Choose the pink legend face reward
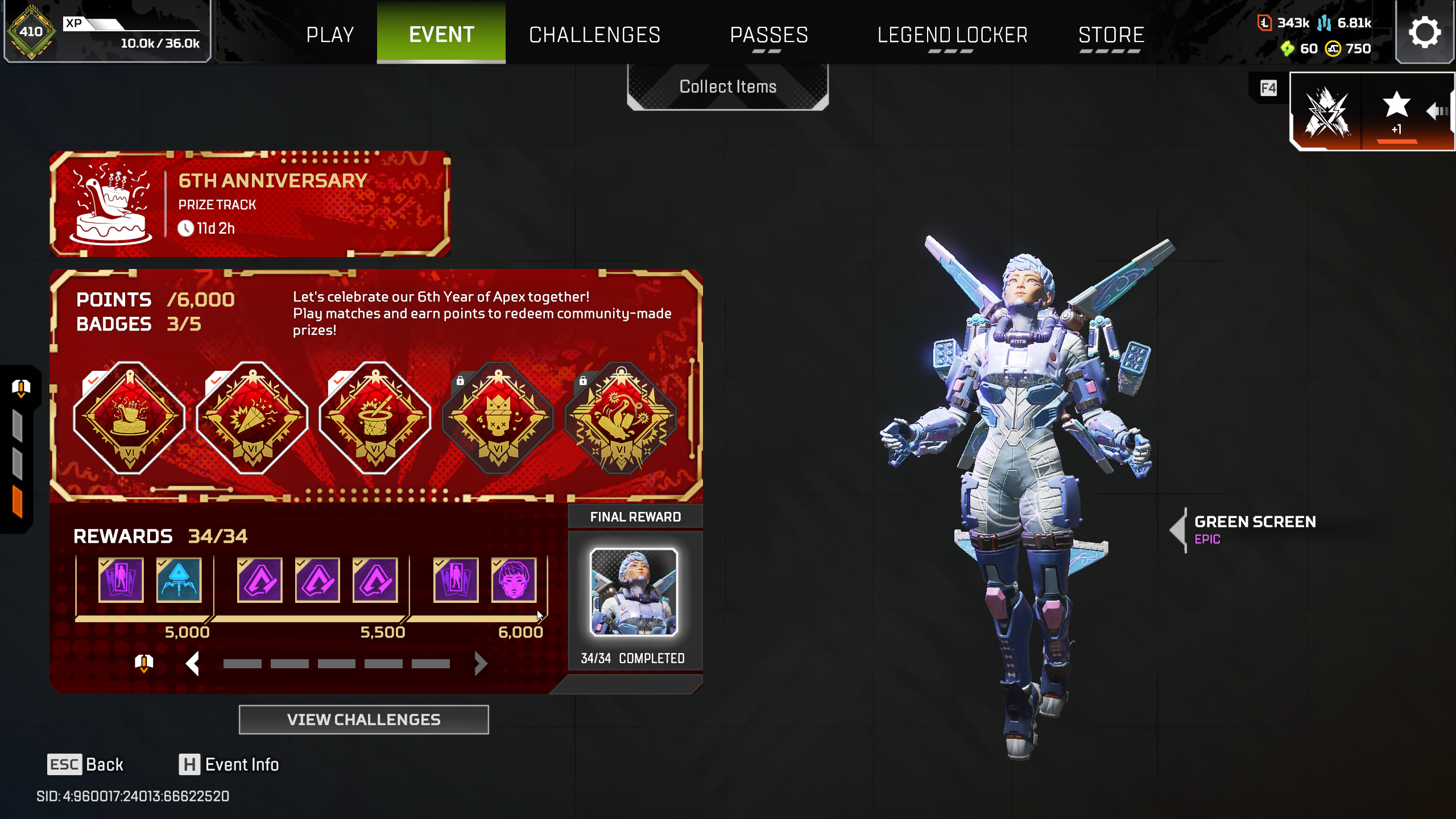The width and height of the screenshot is (1456, 819). tap(514, 580)
